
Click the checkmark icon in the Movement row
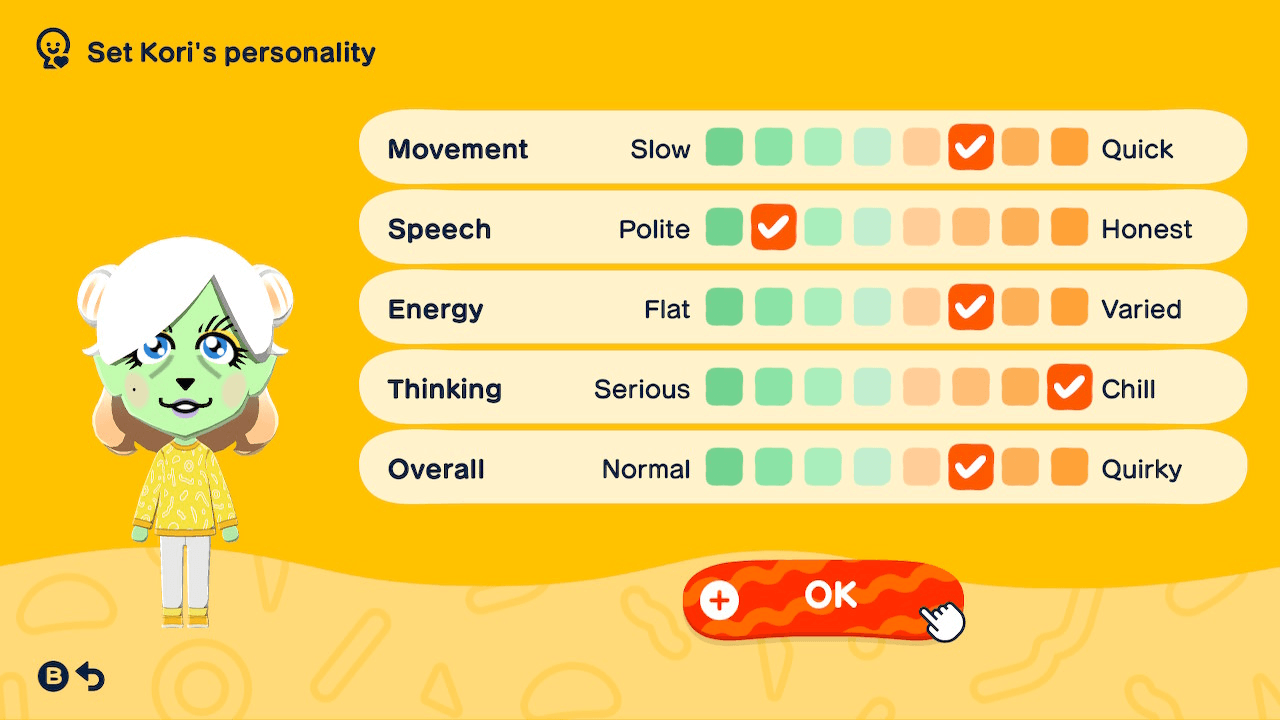[x=970, y=147]
